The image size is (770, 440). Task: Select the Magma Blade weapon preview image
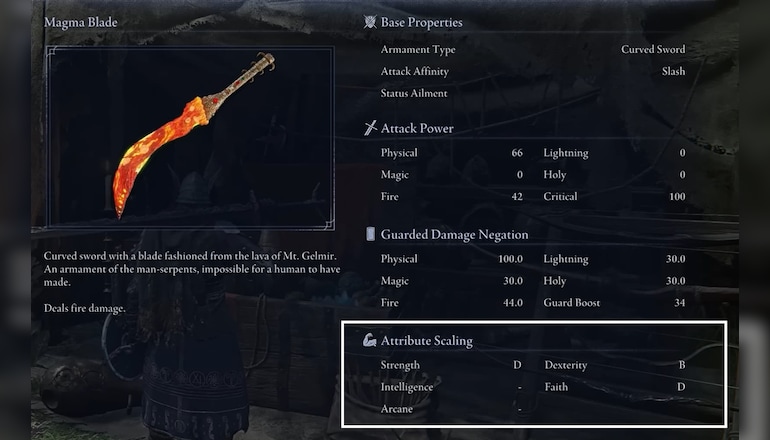191,136
